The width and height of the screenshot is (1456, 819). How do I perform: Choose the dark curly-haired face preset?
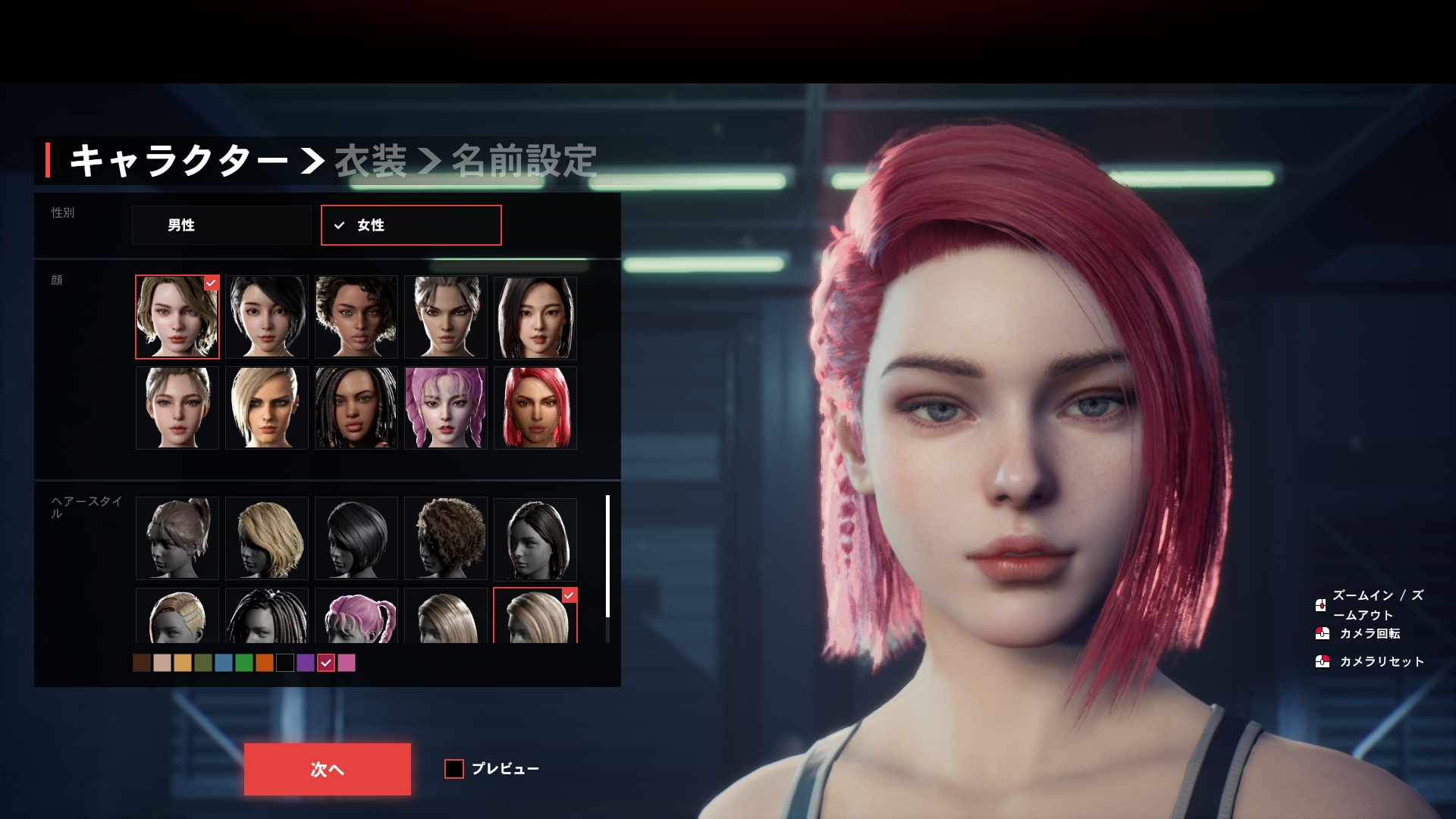(356, 317)
